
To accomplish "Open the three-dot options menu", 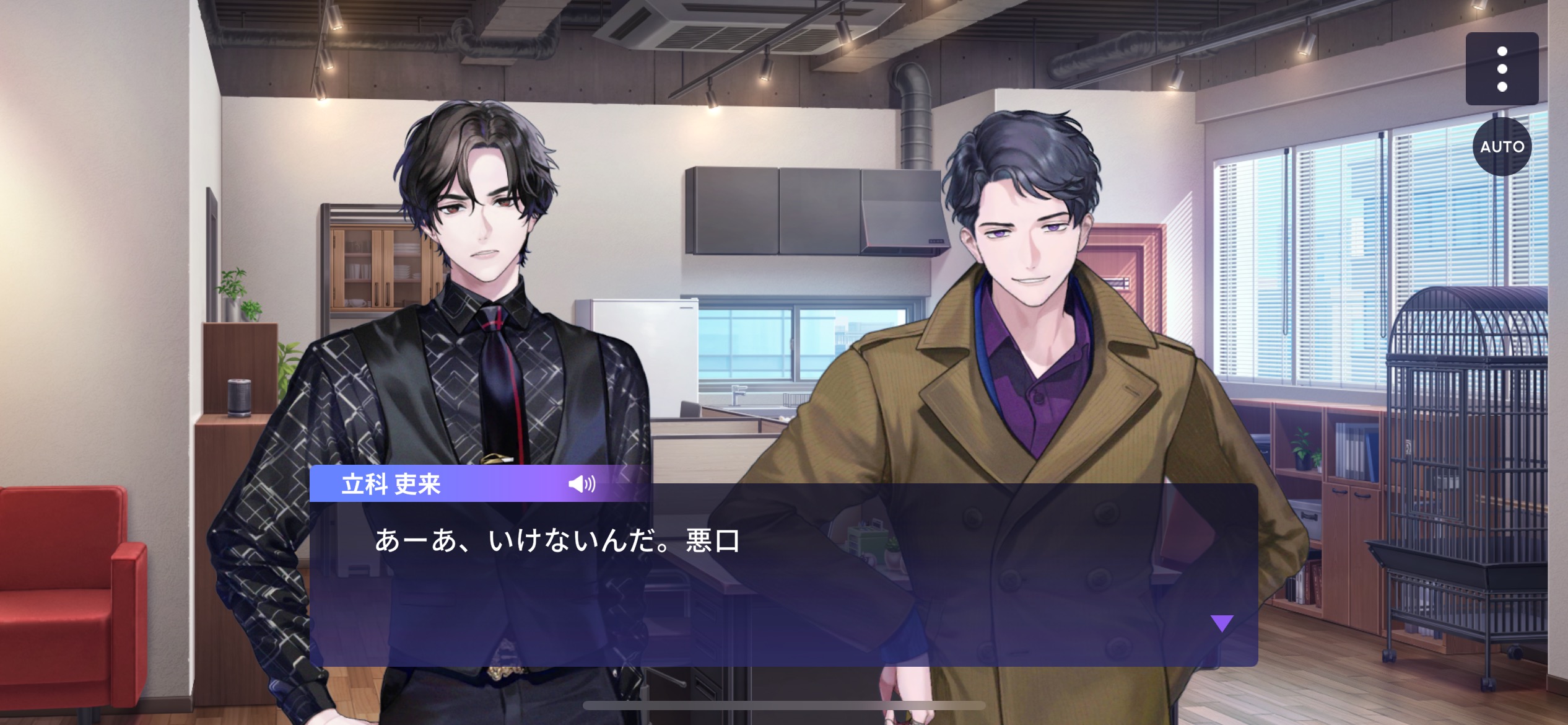I will pyautogui.click(x=1502, y=69).
